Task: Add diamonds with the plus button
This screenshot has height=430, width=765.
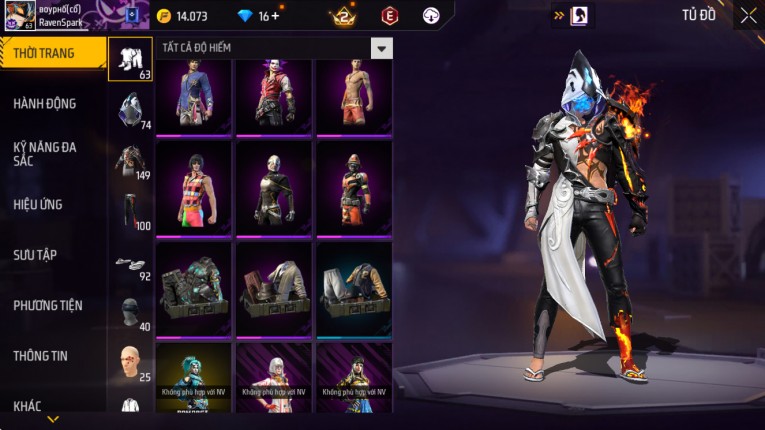Action: click(x=274, y=16)
